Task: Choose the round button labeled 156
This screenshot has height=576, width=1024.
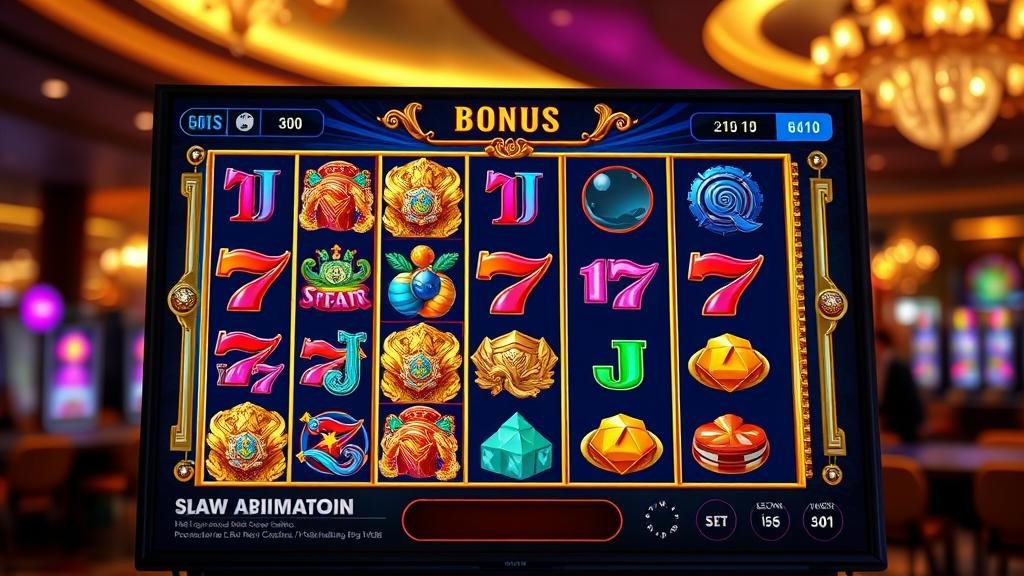Action: [769, 520]
